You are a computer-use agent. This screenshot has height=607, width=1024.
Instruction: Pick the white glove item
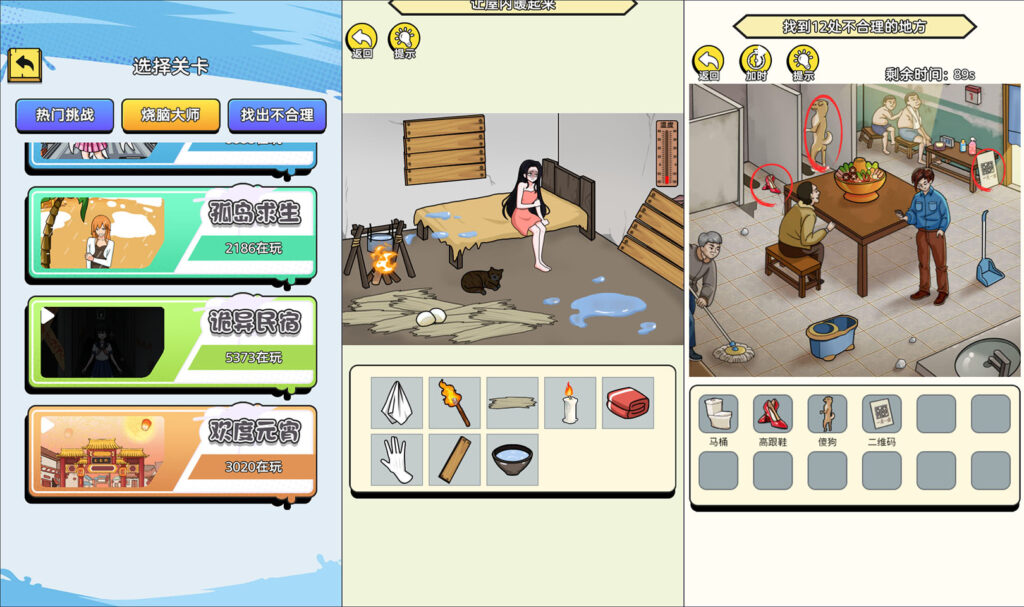coord(397,459)
